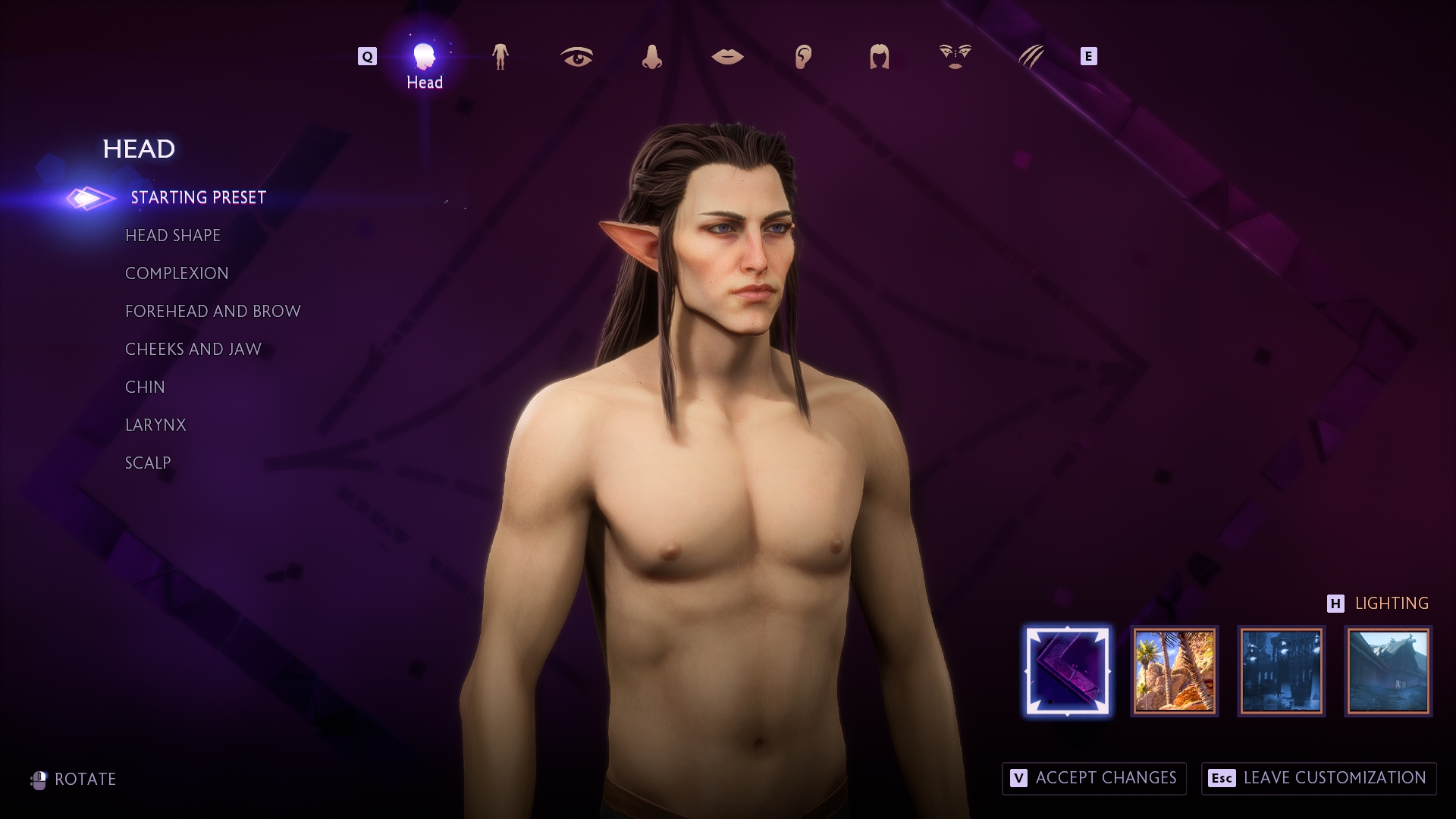Open the Chin customization entry
Screen dimensions: 1456x819
pyautogui.click(x=145, y=388)
